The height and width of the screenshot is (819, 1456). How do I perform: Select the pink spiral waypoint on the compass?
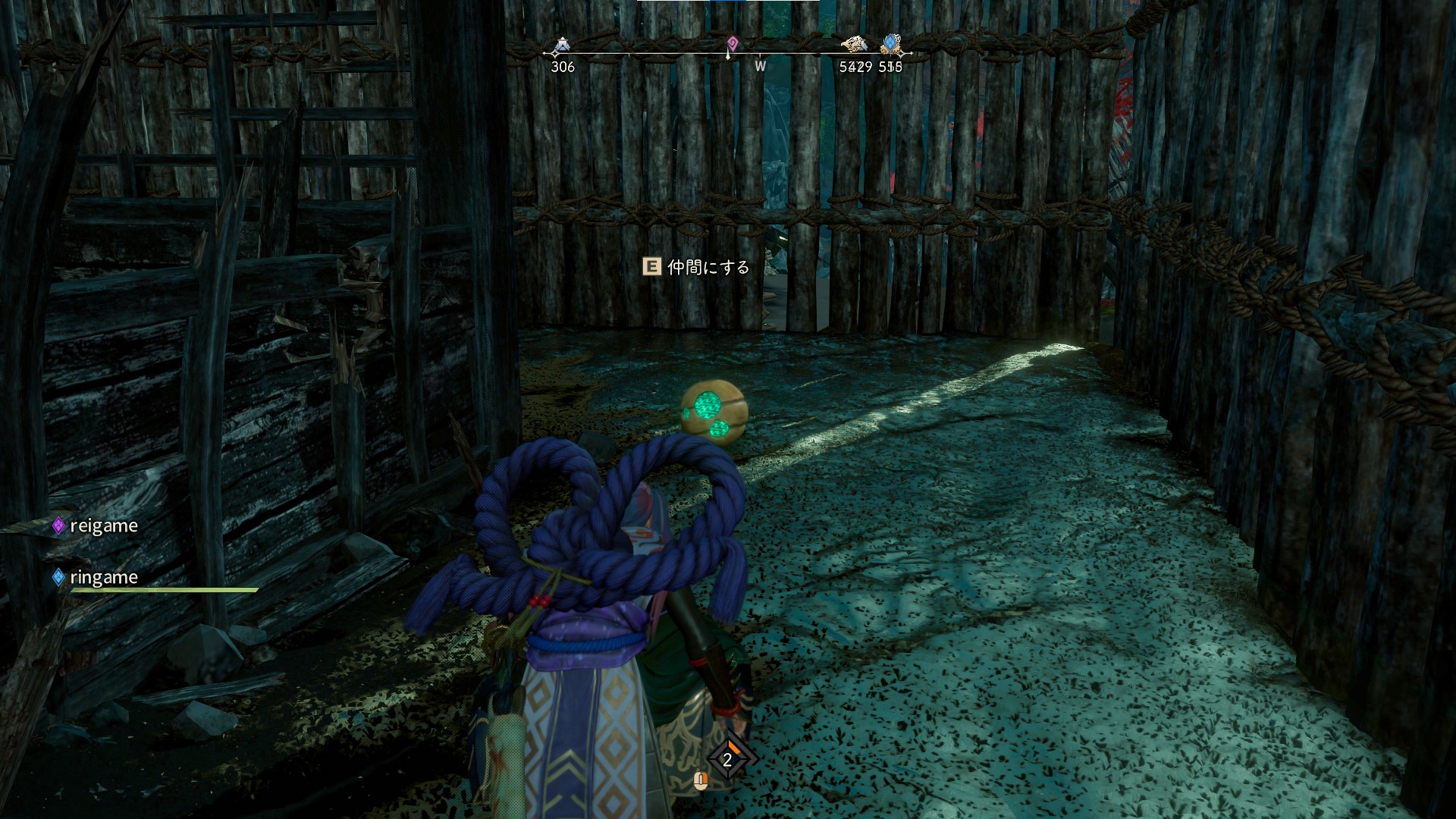coord(732,43)
